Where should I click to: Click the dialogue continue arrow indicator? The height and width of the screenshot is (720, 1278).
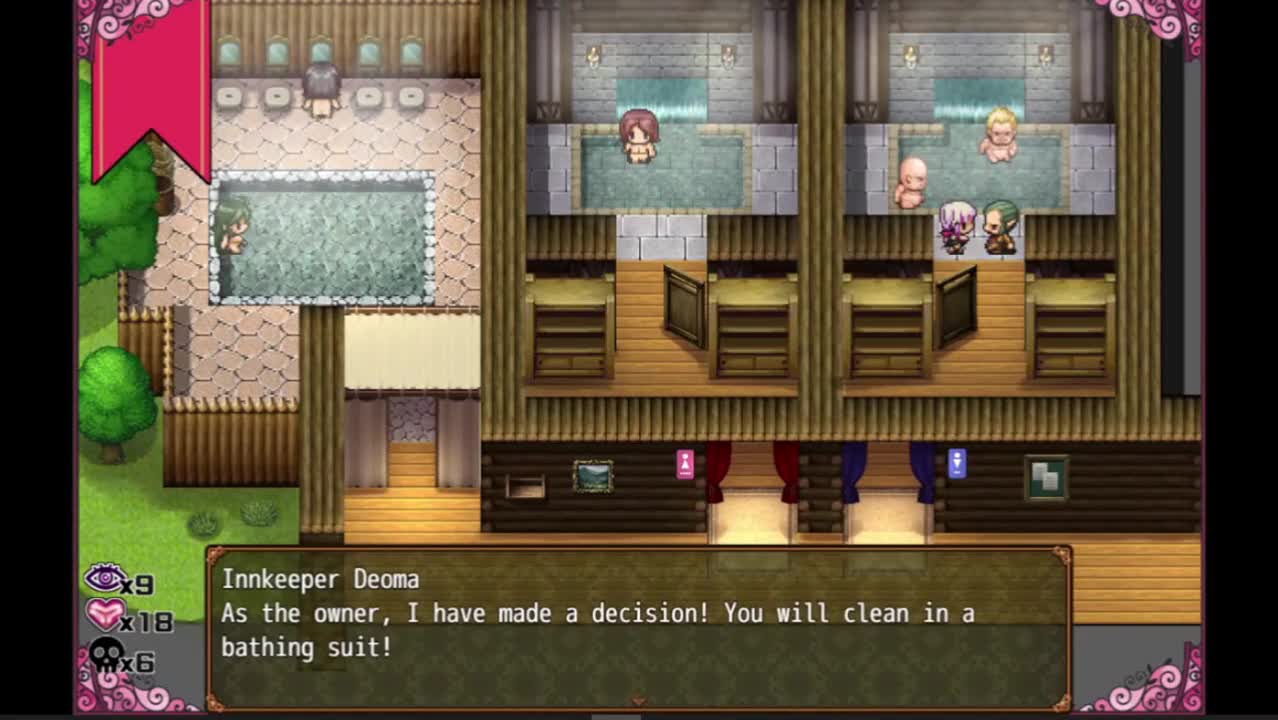tap(638, 702)
